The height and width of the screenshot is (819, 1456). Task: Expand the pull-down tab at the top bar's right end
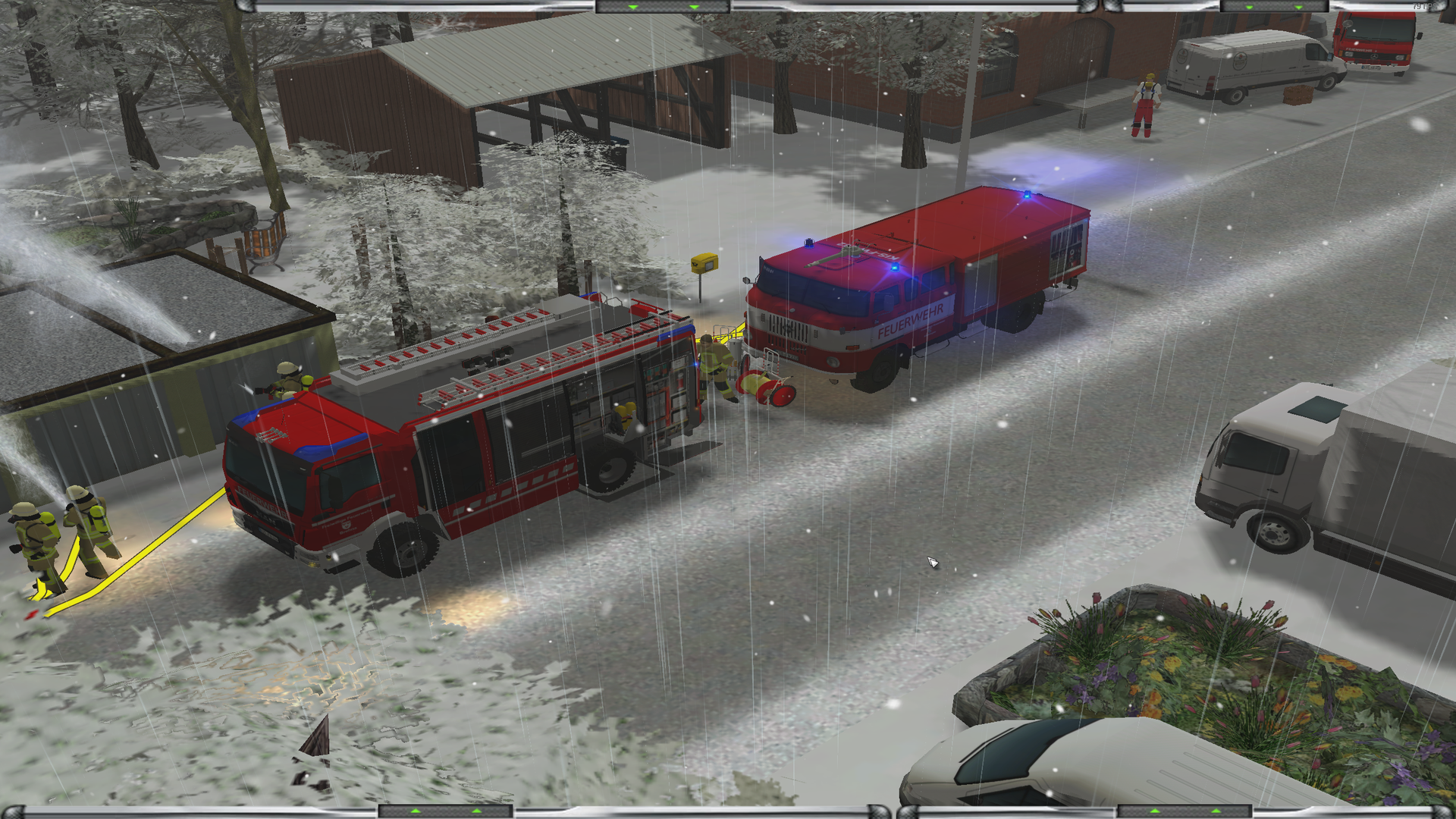tap(1274, 7)
